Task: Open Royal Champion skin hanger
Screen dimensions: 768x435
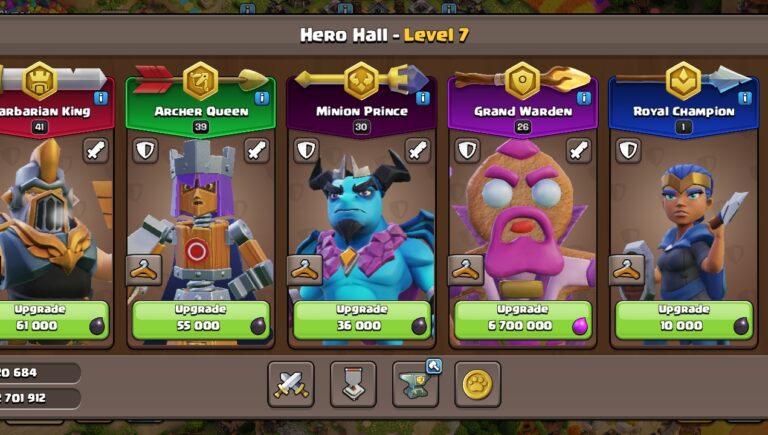Action: [626, 269]
